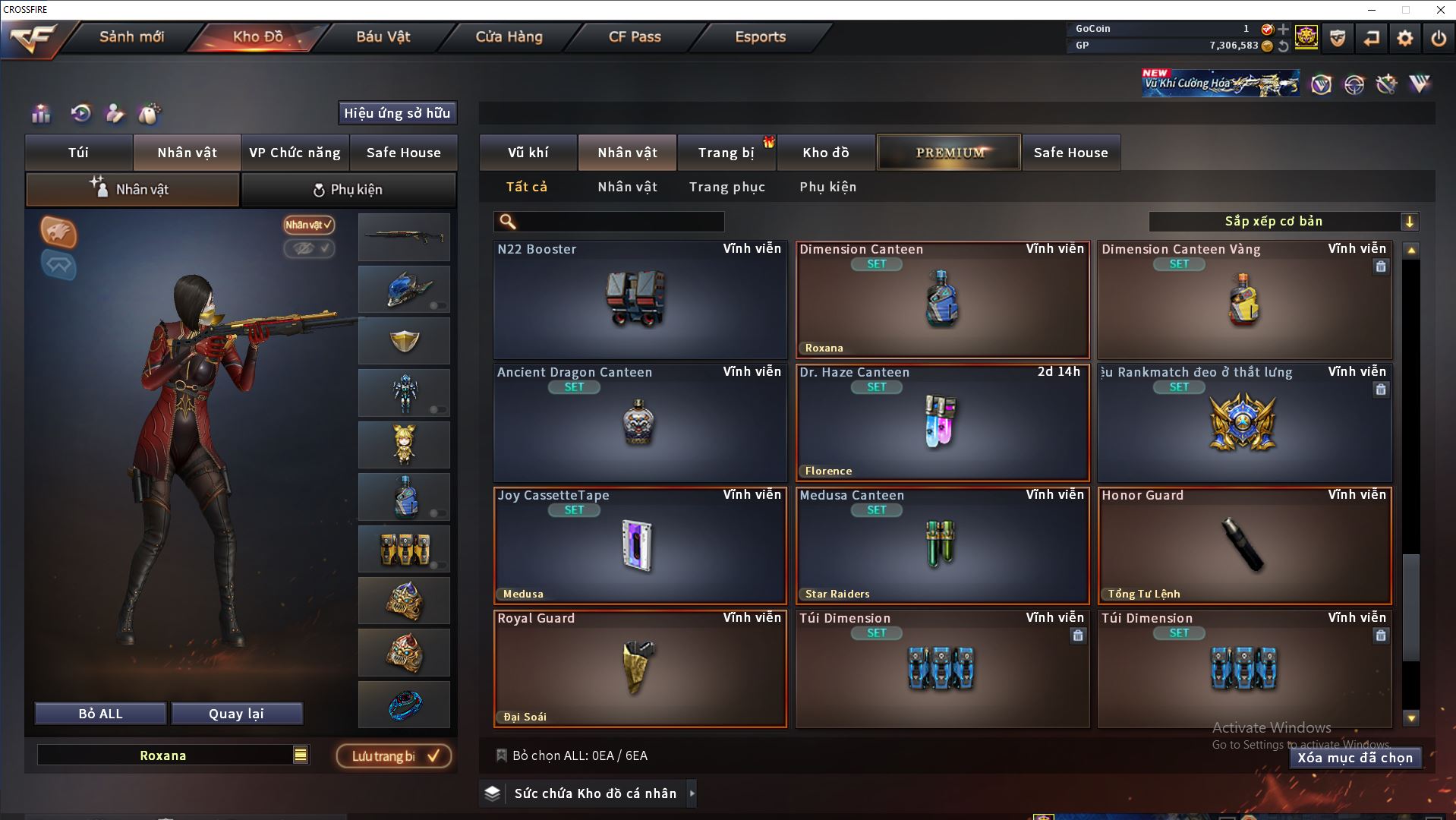Viewport: 1456px width, 820px height.
Task: Click the Quay lại button
Action: pos(236,714)
